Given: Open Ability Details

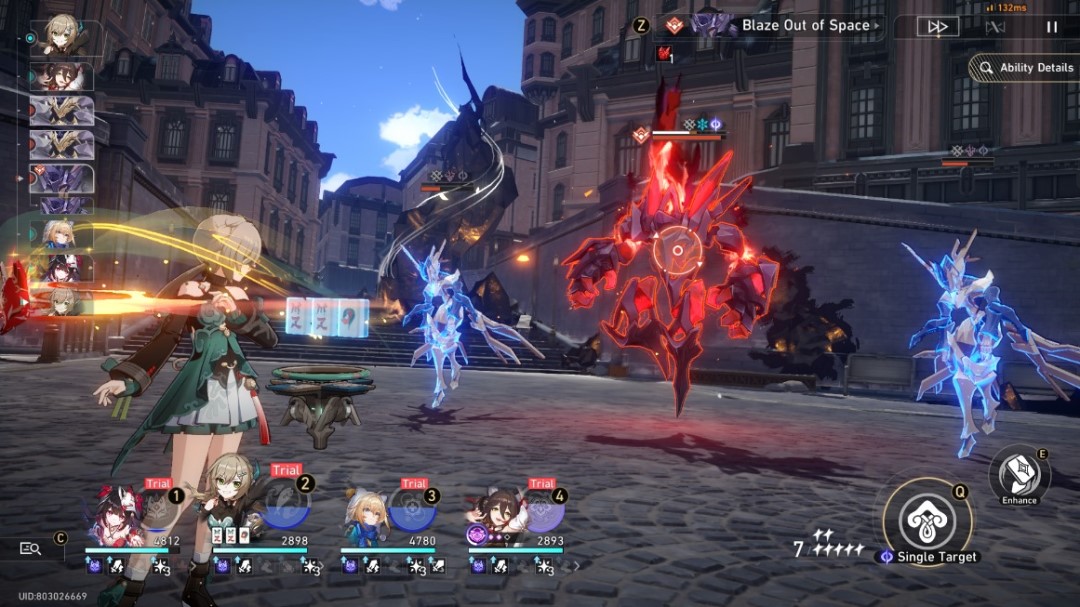Looking at the screenshot, I should [1026, 68].
